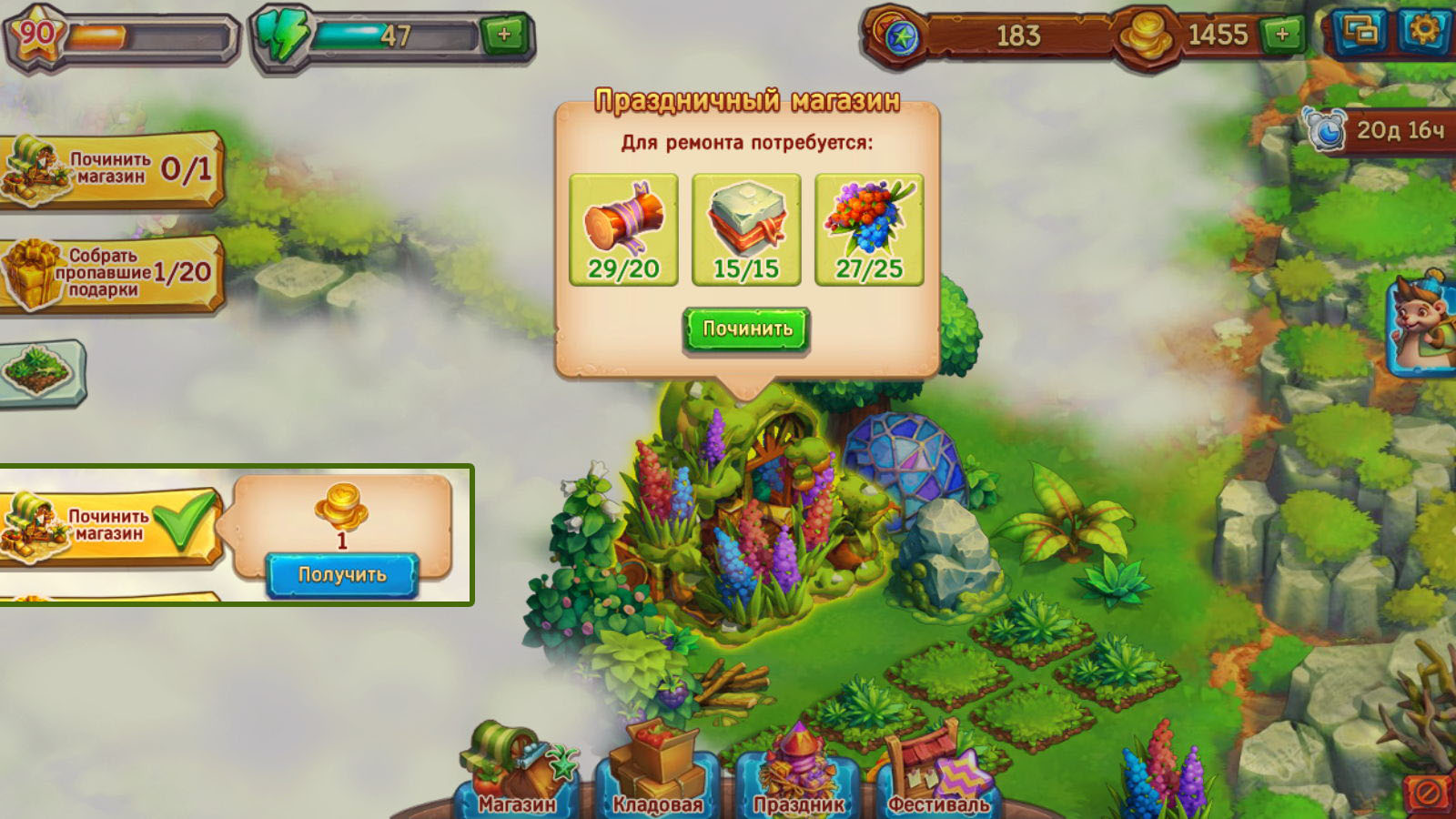Click the level 90 star badge
This screenshot has width=1456, height=819.
pos(36,36)
